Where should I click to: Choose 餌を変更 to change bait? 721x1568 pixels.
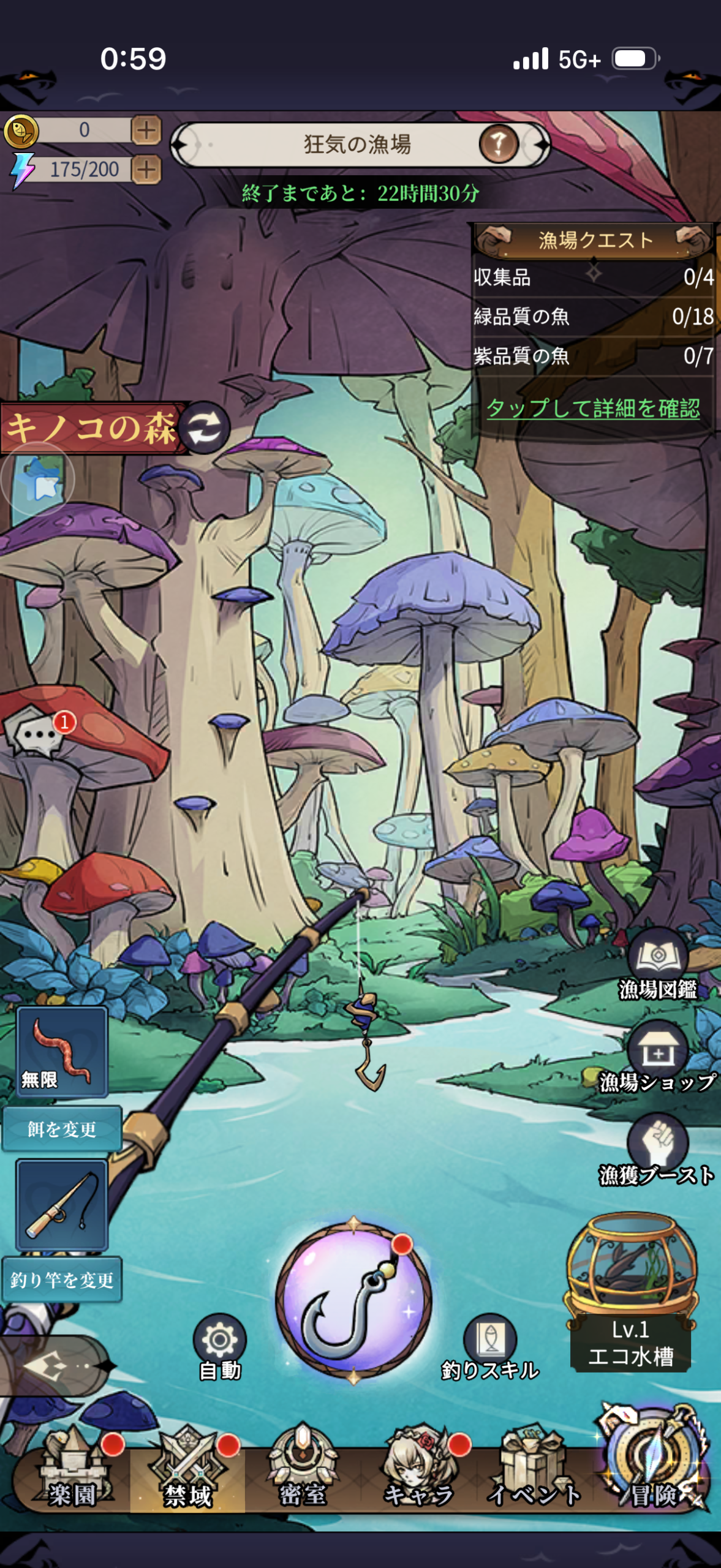click(x=62, y=1129)
